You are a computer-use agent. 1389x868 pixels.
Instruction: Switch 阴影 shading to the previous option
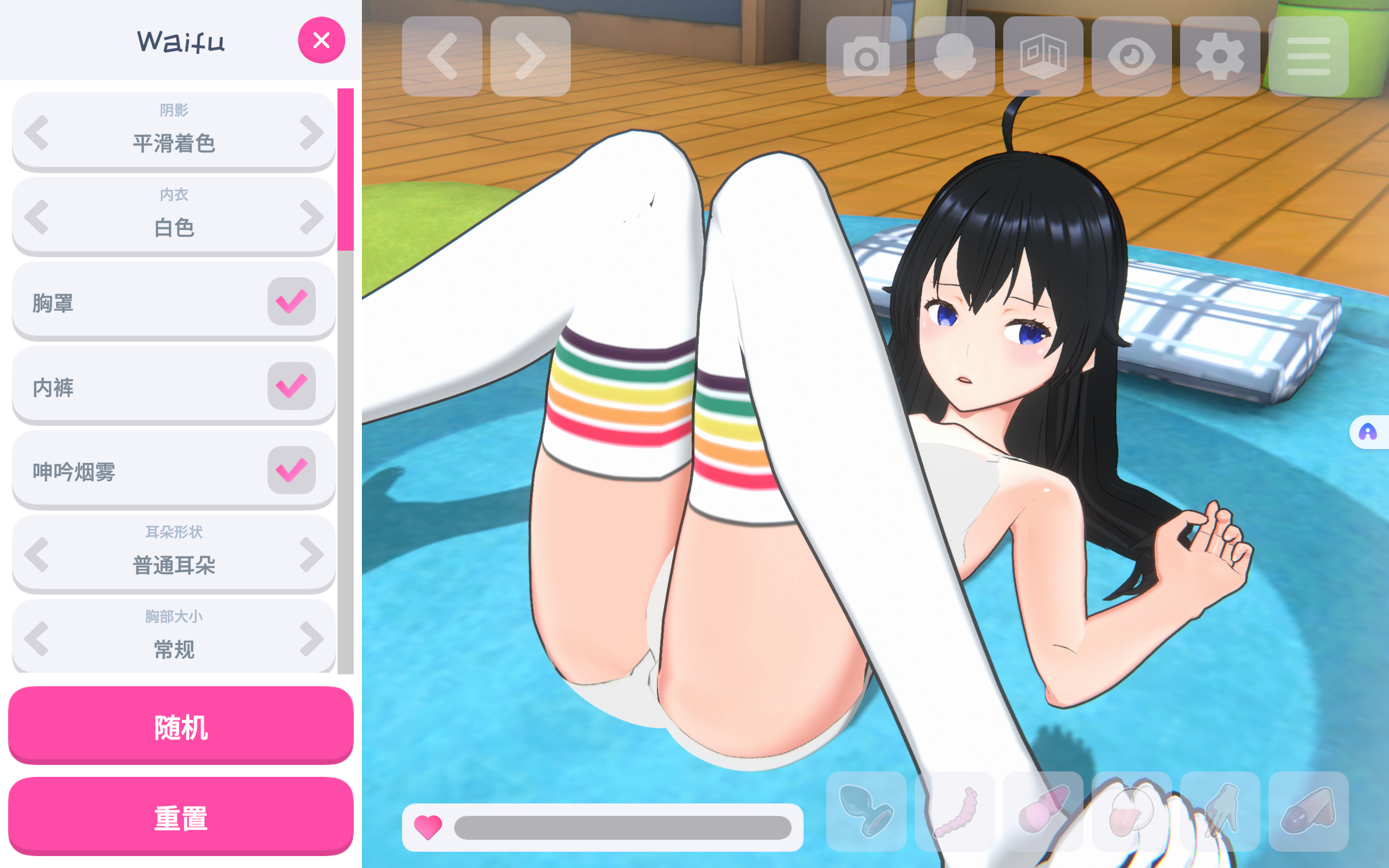[37, 132]
